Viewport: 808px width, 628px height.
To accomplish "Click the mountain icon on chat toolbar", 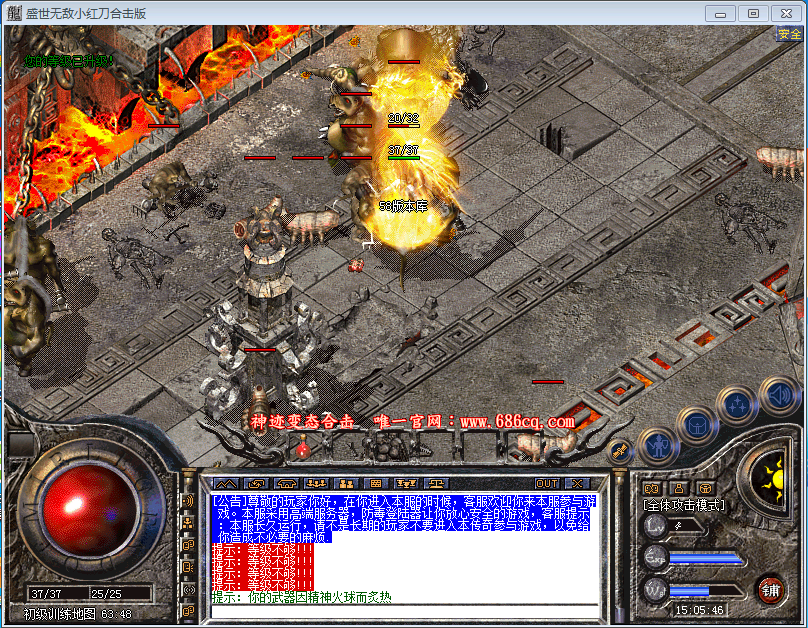I will point(226,483).
